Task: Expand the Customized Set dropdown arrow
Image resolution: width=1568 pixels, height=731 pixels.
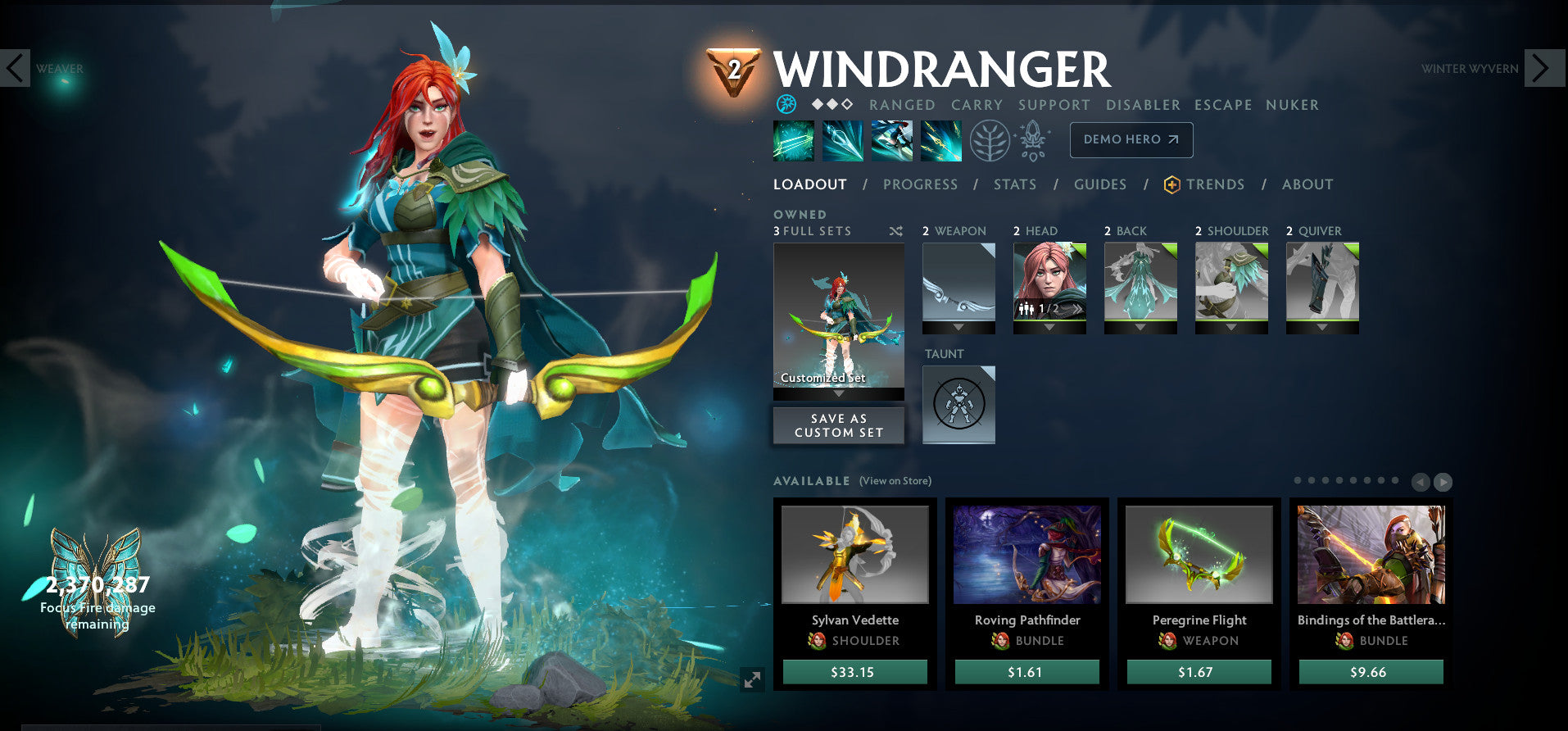Action: pyautogui.click(x=838, y=393)
